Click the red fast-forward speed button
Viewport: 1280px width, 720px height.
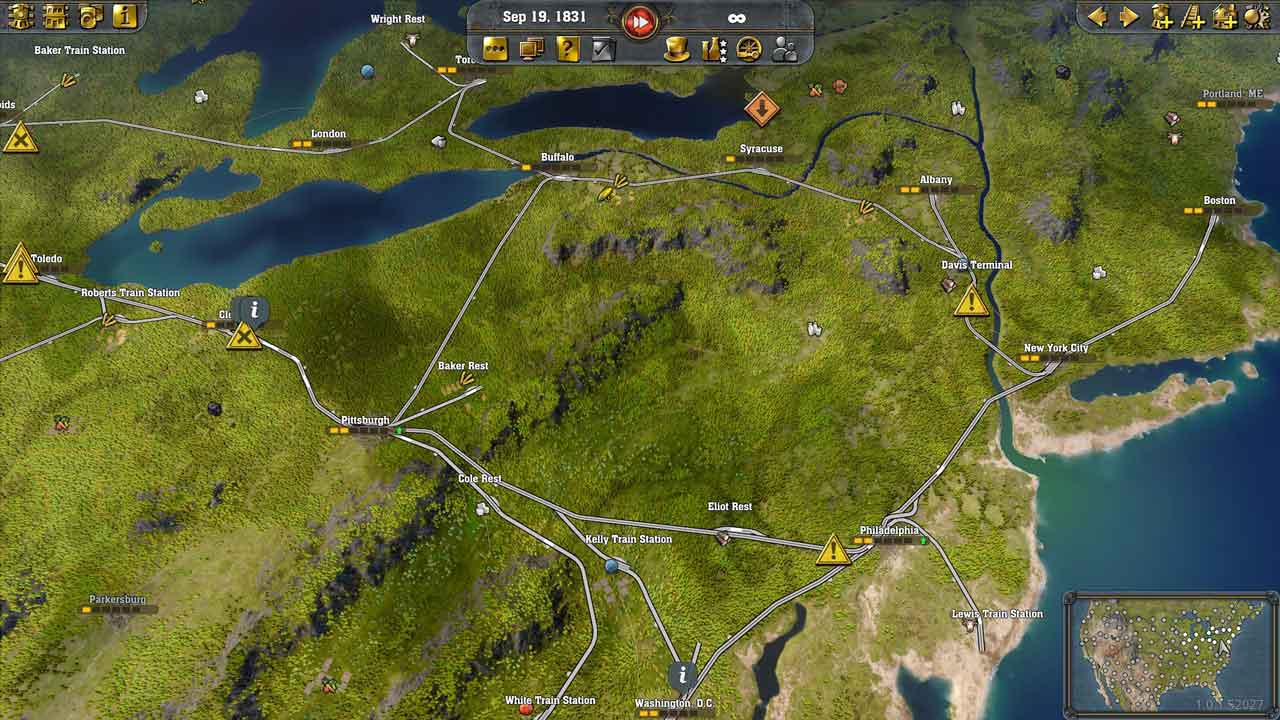coord(640,21)
